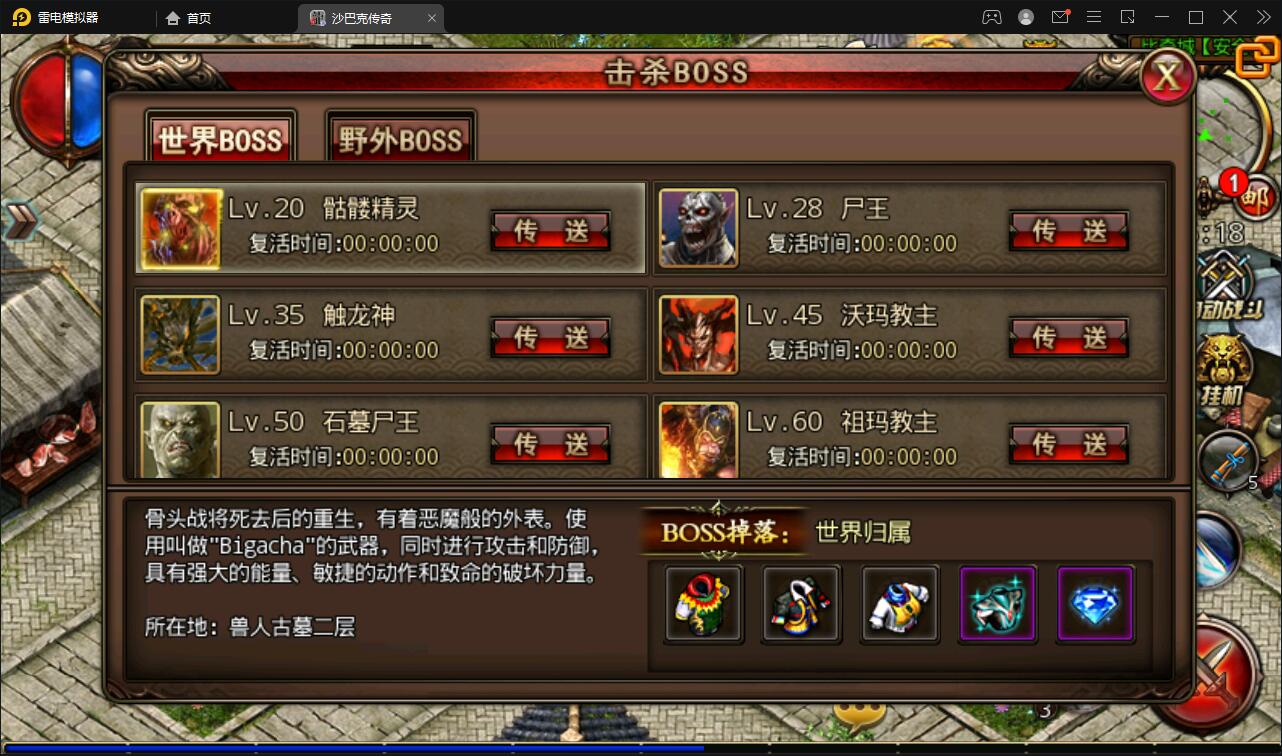Select the green flower drop item icon

pyautogui.click(x=702, y=602)
